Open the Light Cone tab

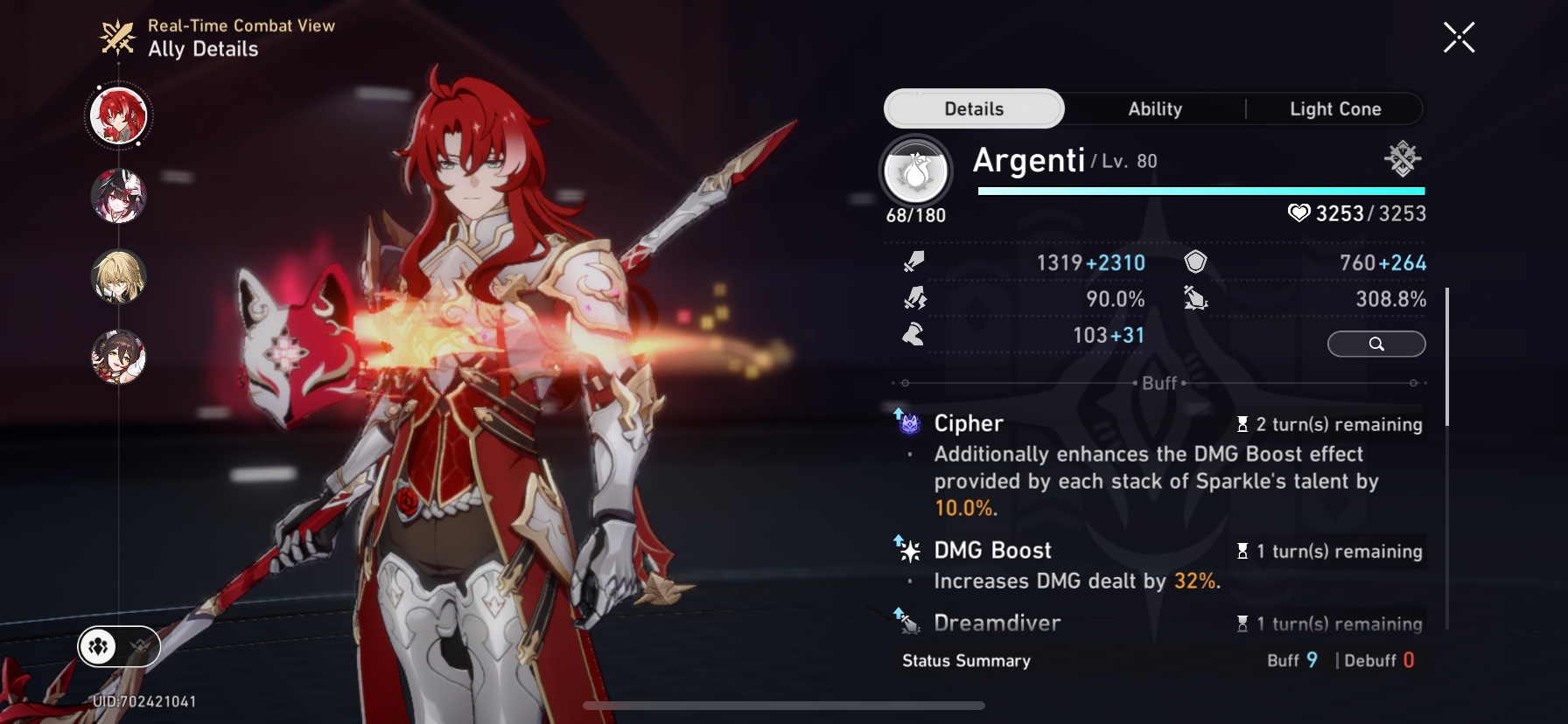click(x=1334, y=108)
